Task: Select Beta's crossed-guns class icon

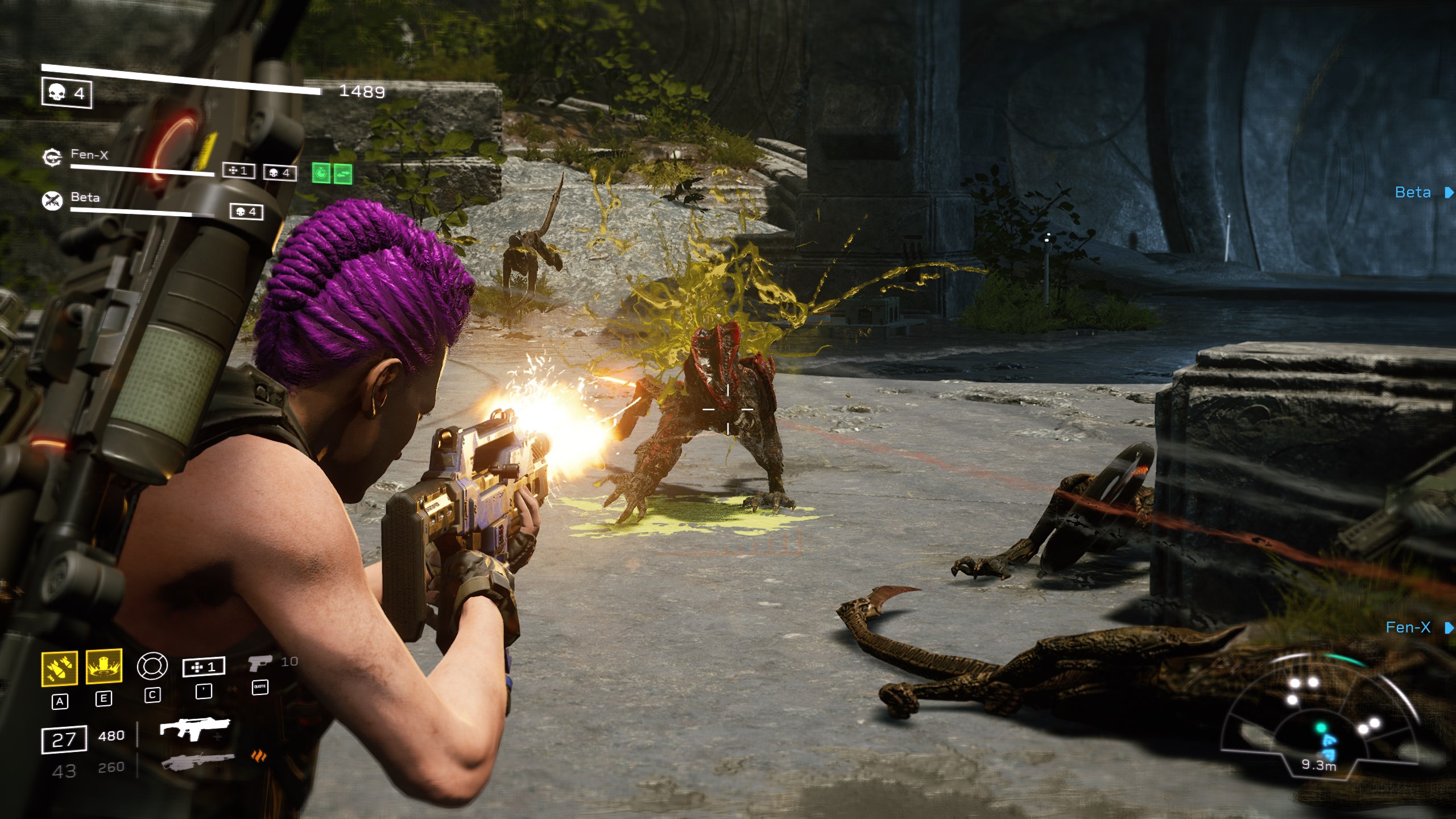Action: (x=52, y=200)
